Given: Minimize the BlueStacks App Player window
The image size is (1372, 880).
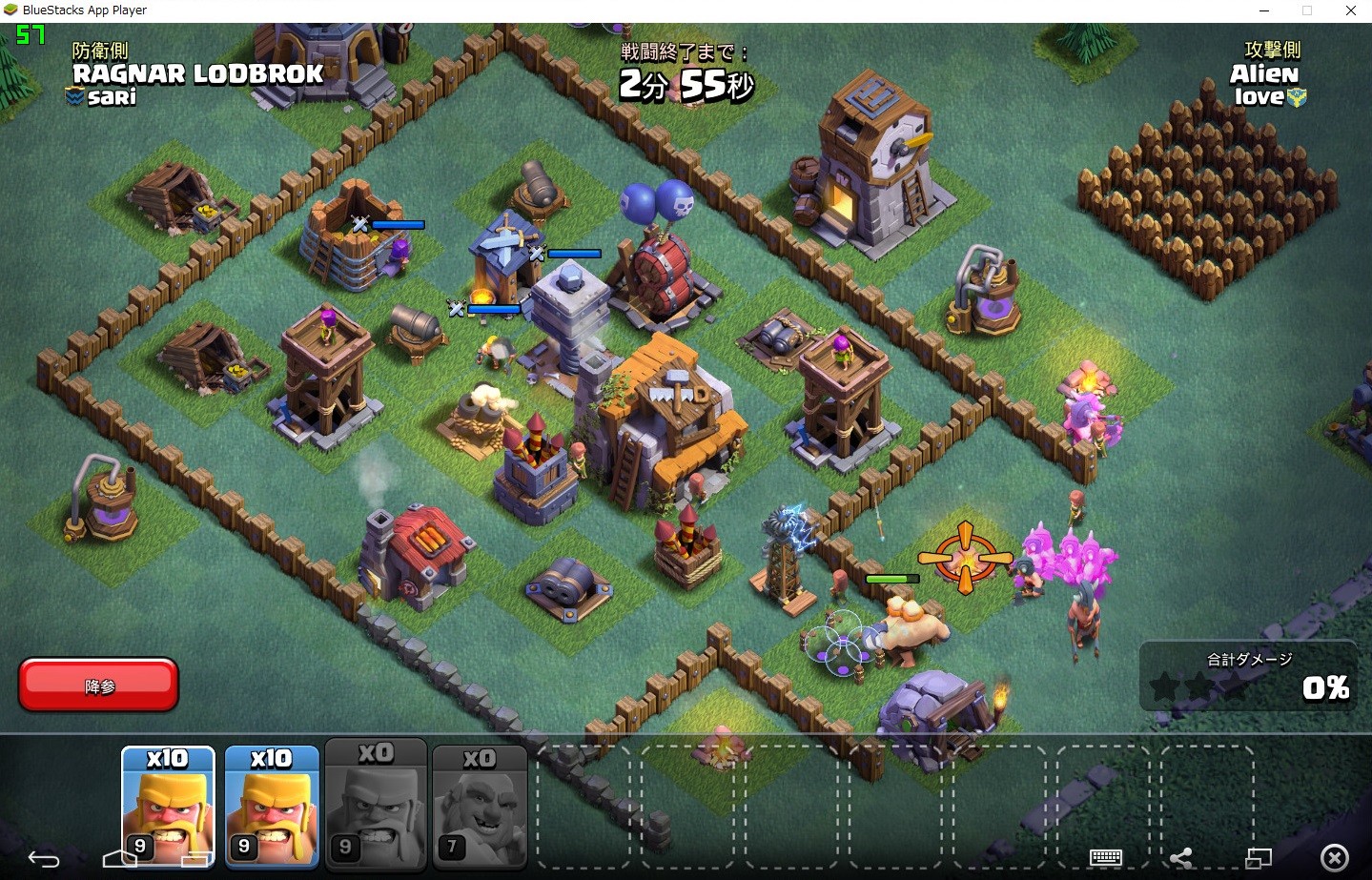Looking at the screenshot, I should (x=1264, y=10).
